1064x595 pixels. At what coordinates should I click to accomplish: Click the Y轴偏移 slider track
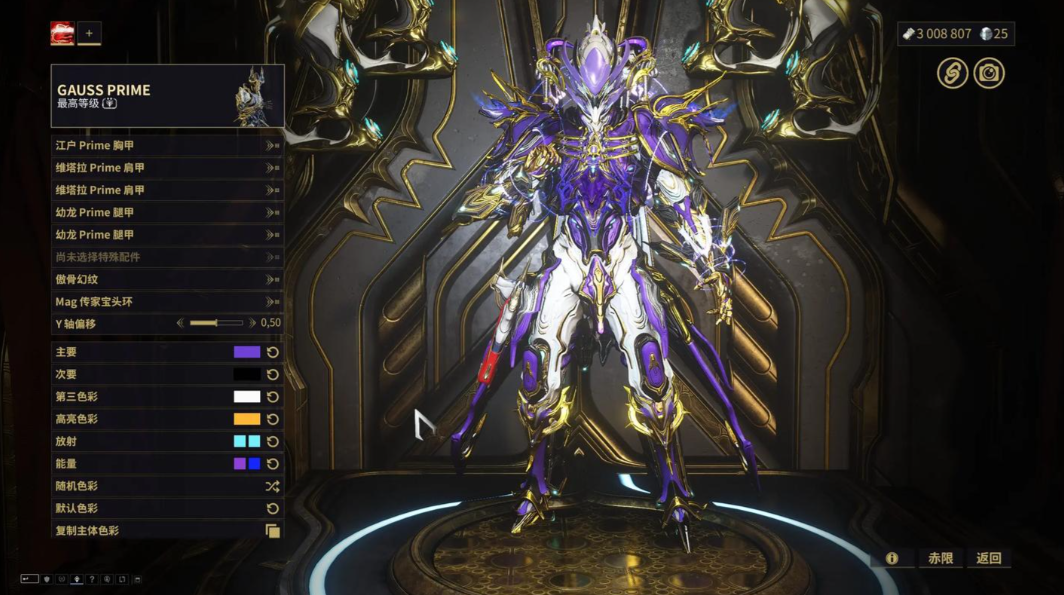click(217, 323)
